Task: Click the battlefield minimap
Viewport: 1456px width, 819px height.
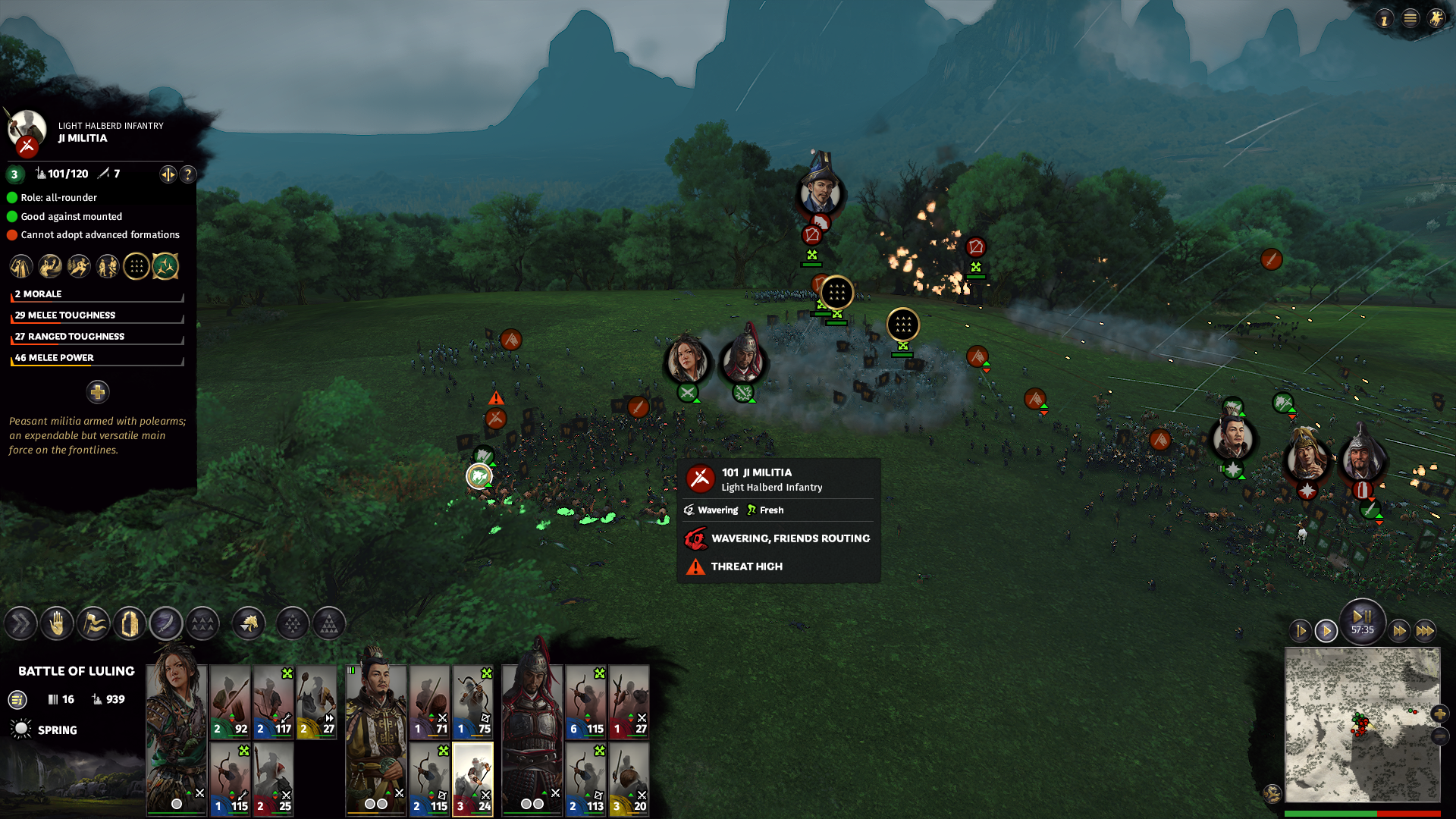Action: (1362, 724)
